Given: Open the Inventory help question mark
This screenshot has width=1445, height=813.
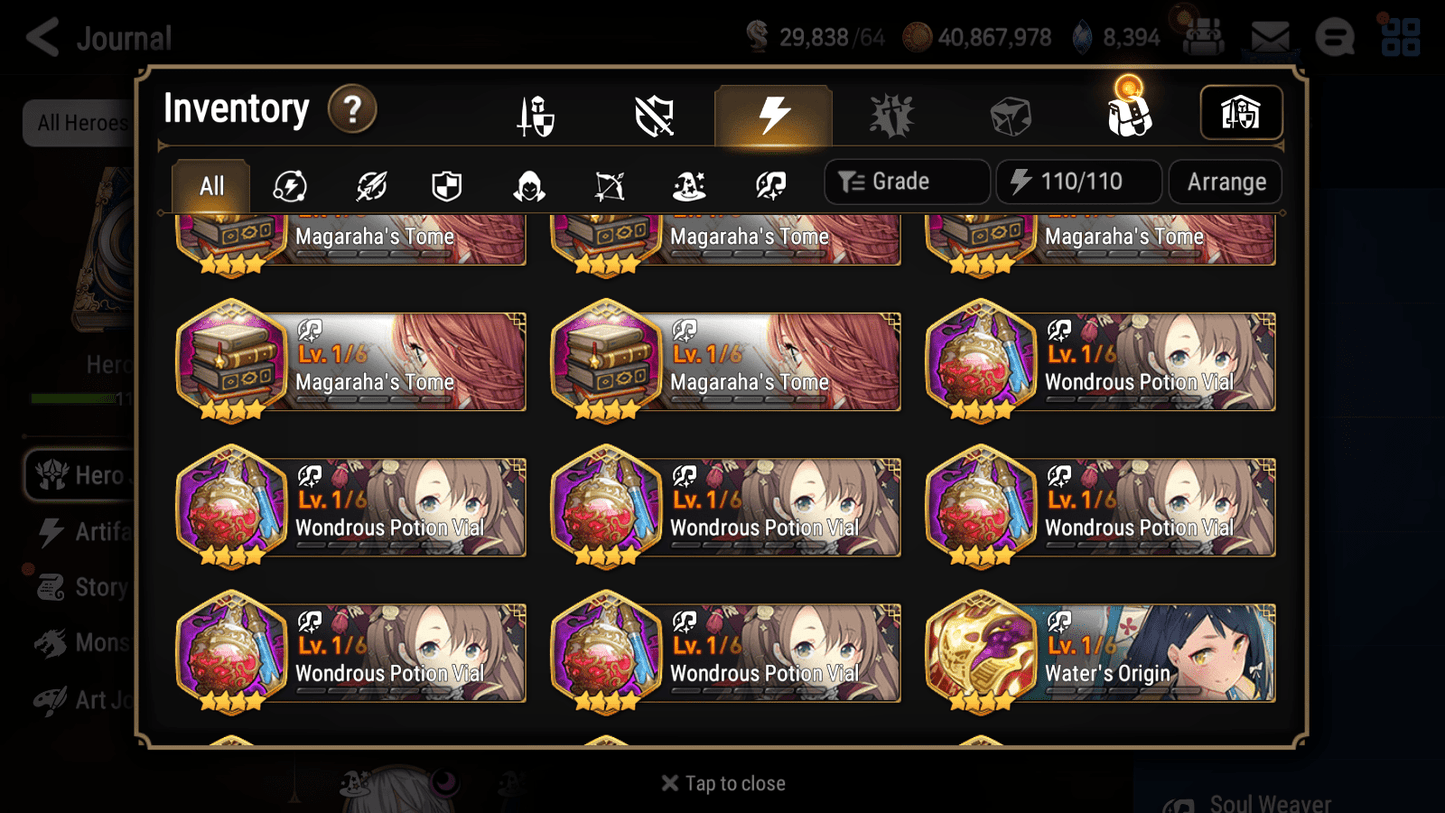Looking at the screenshot, I should pyautogui.click(x=352, y=110).
